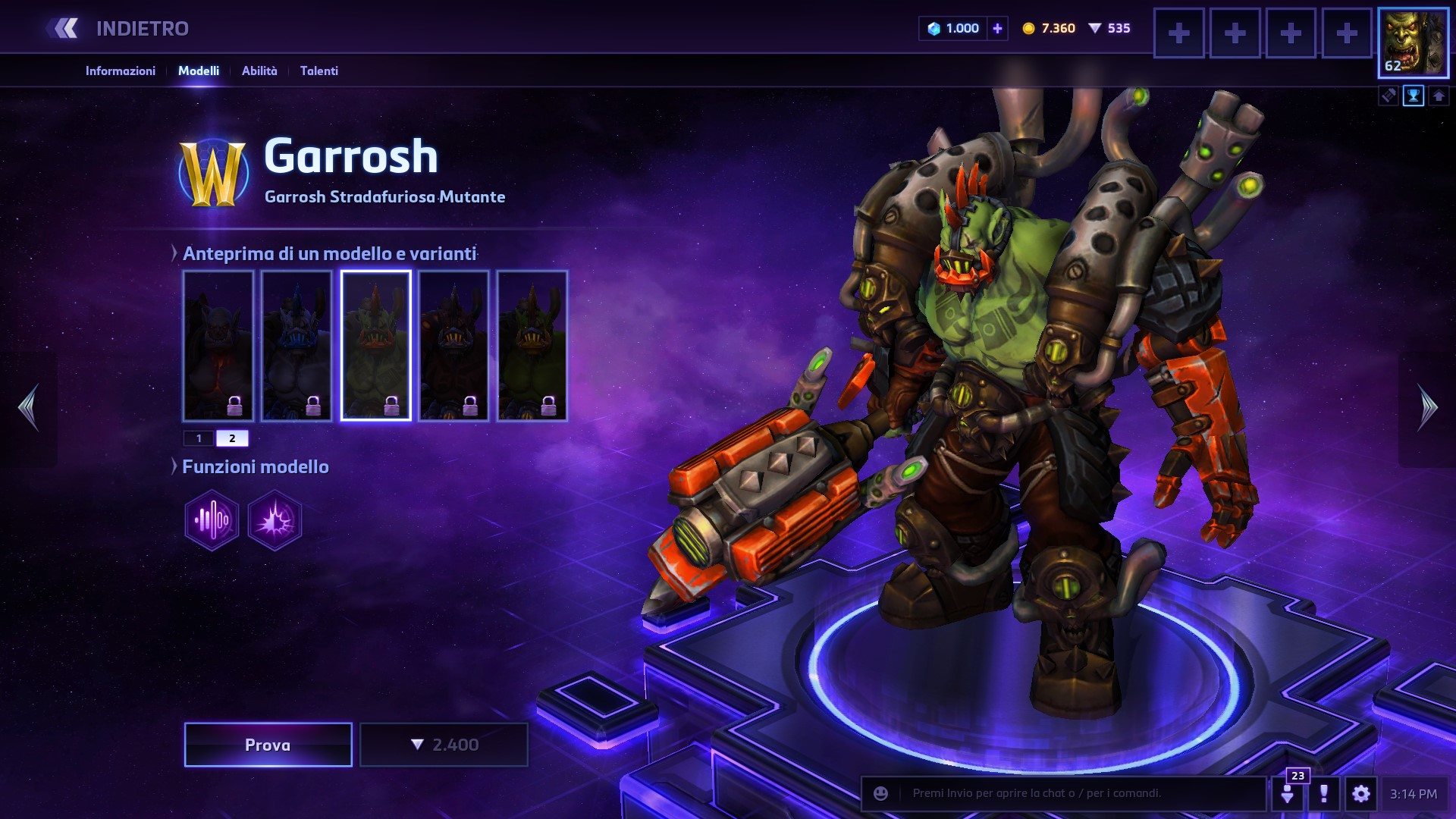Buy the skin for 2.400 shards
This screenshot has width=1456, height=819.
tap(444, 745)
